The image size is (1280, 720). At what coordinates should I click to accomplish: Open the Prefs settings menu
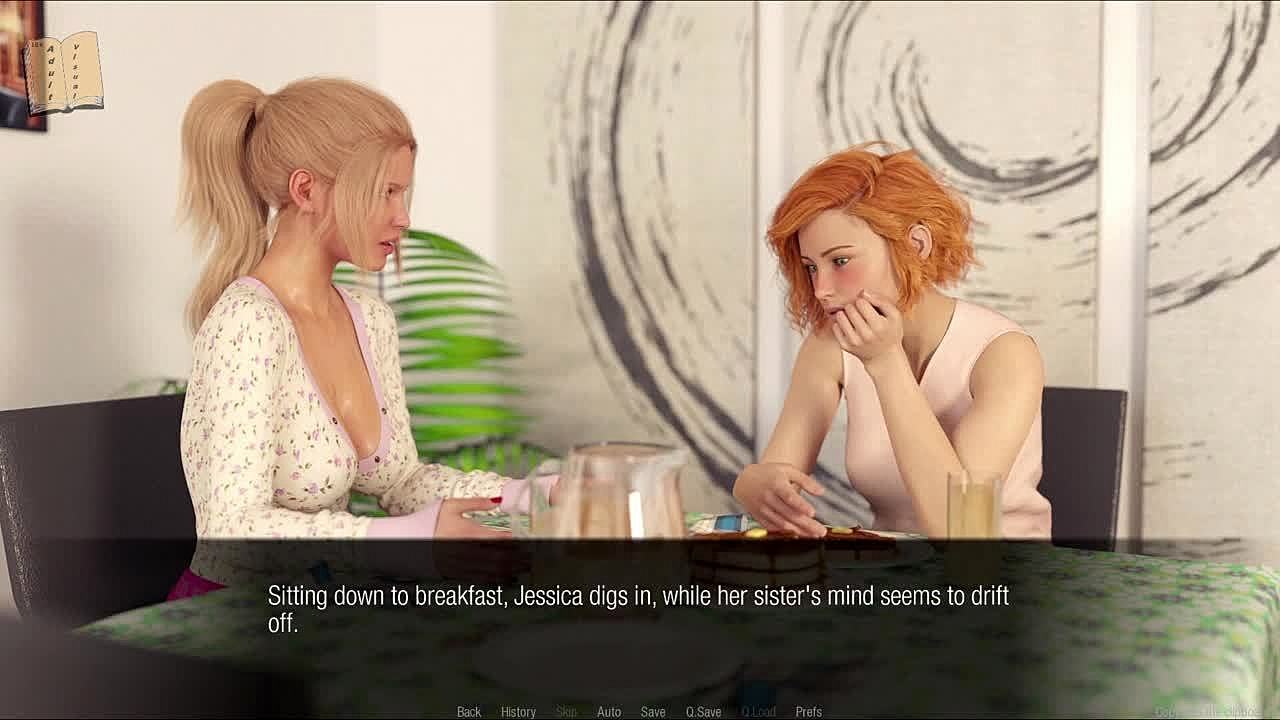[x=808, y=712]
